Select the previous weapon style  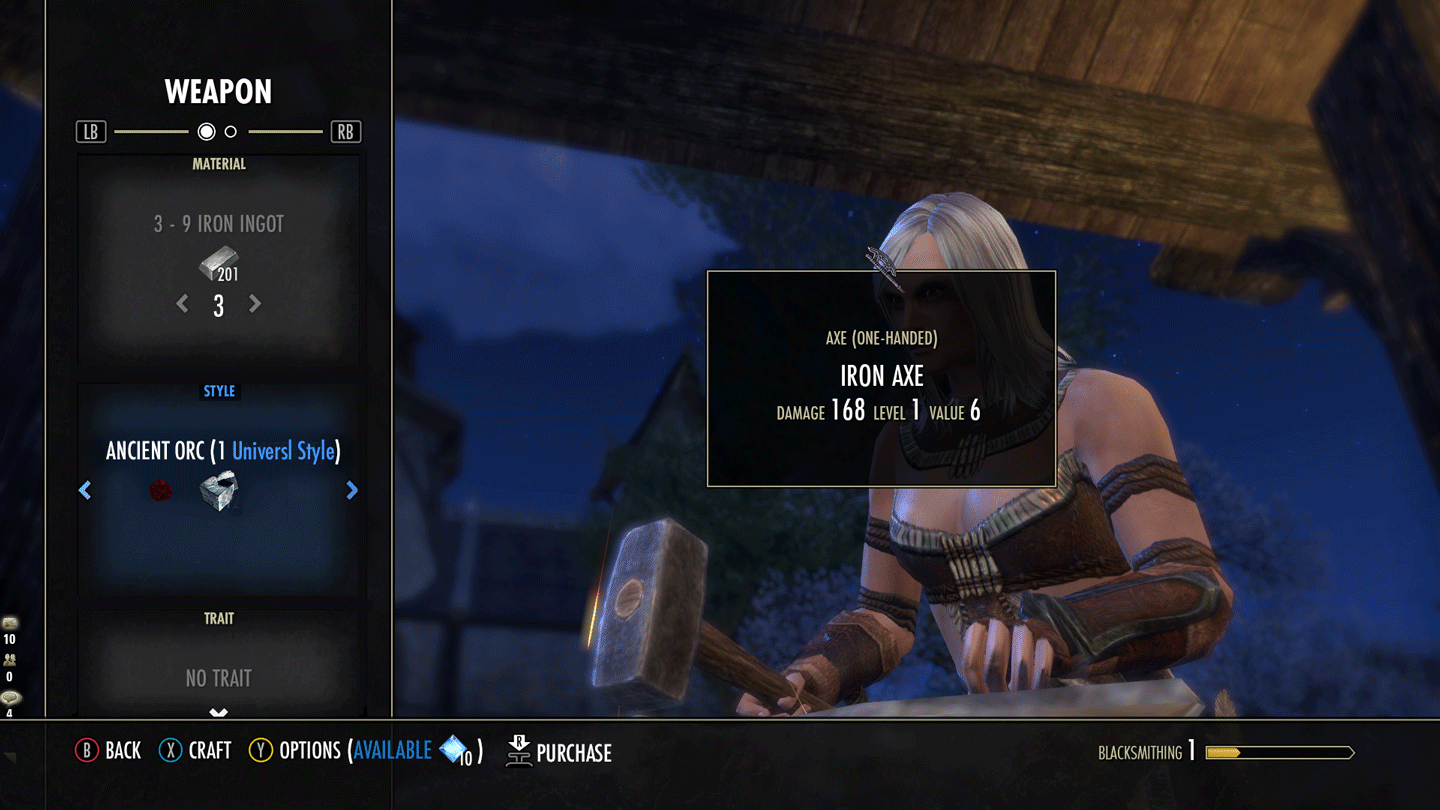click(85, 490)
